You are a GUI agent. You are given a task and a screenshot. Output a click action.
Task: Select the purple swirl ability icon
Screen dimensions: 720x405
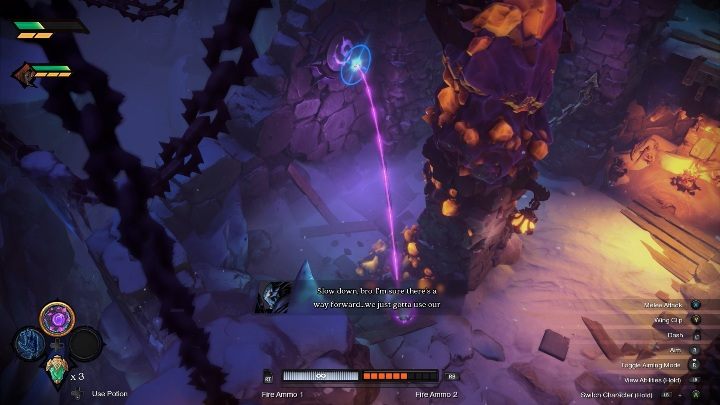coord(56,319)
